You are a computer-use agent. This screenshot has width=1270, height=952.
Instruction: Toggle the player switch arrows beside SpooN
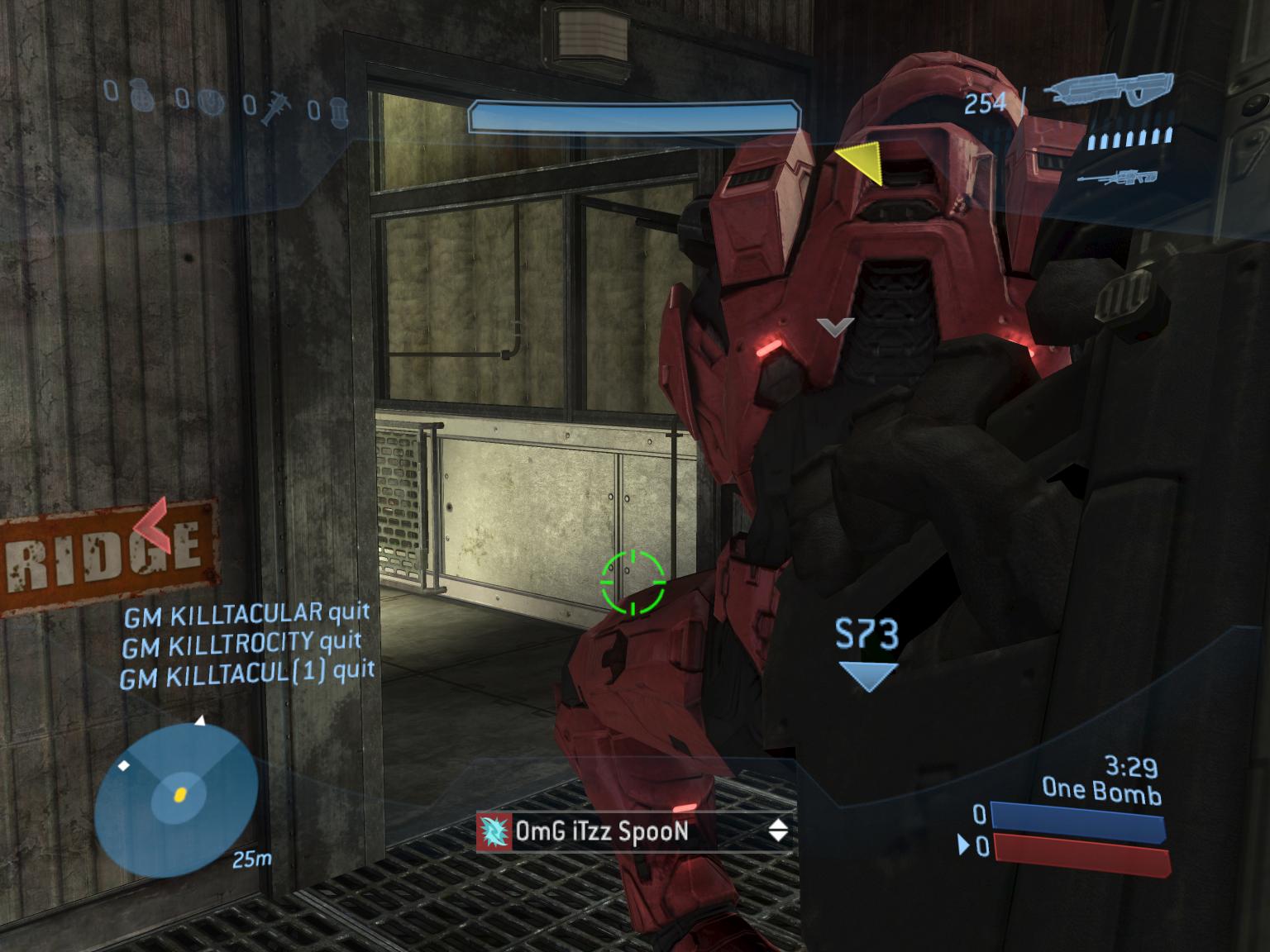point(778,831)
